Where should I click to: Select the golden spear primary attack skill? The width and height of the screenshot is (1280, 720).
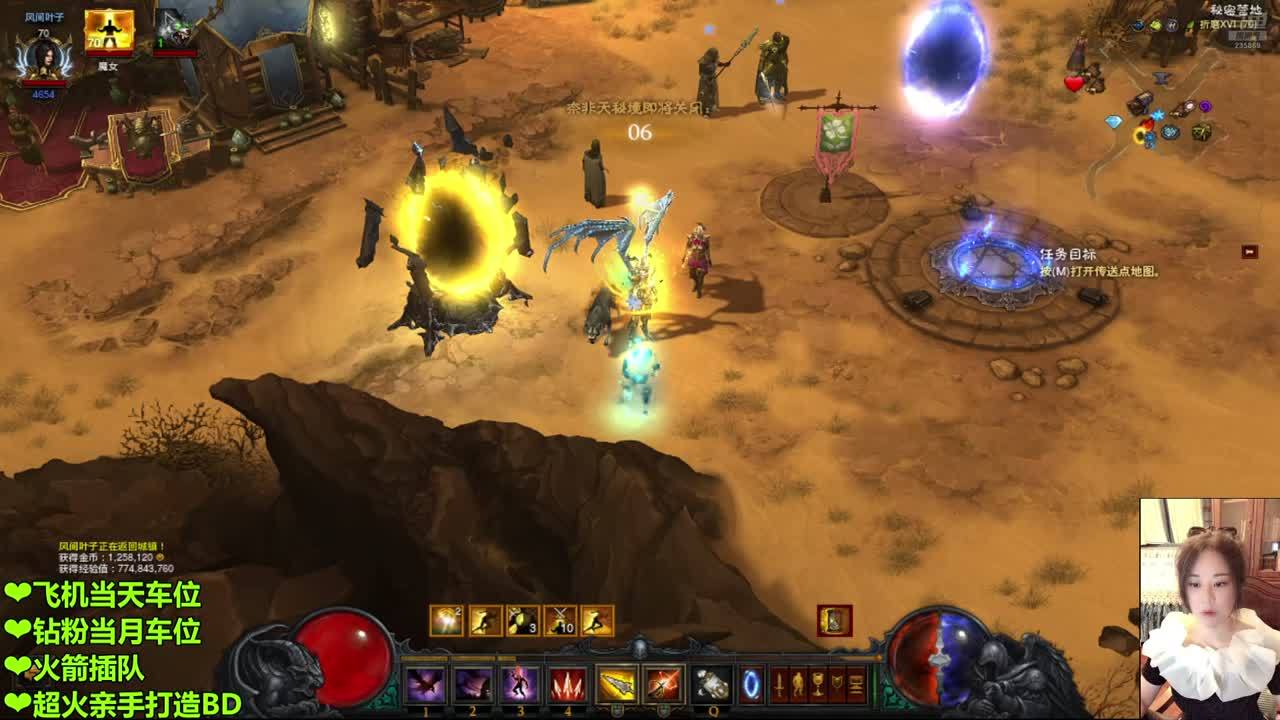pyautogui.click(x=617, y=685)
